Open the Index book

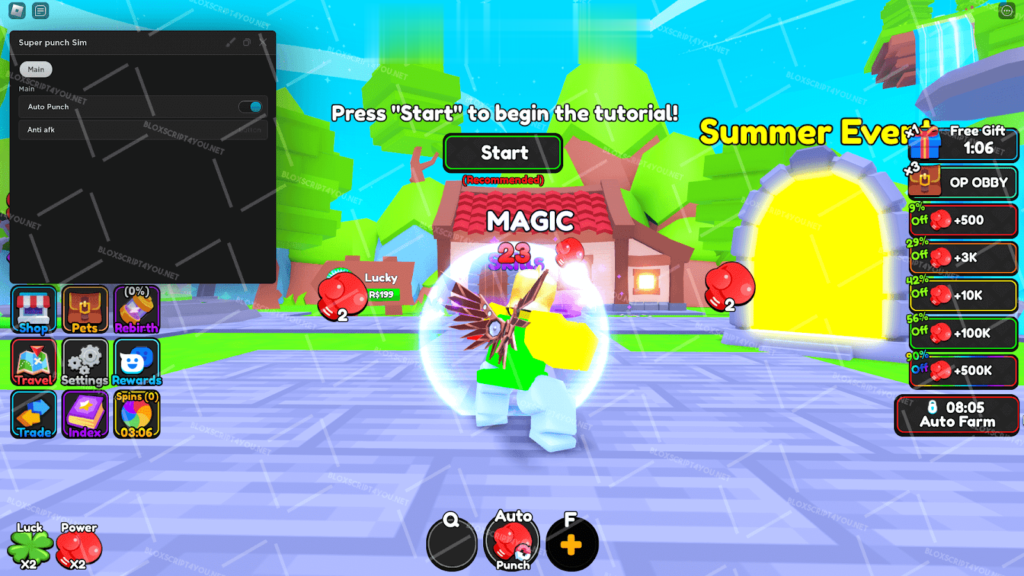(x=85, y=414)
